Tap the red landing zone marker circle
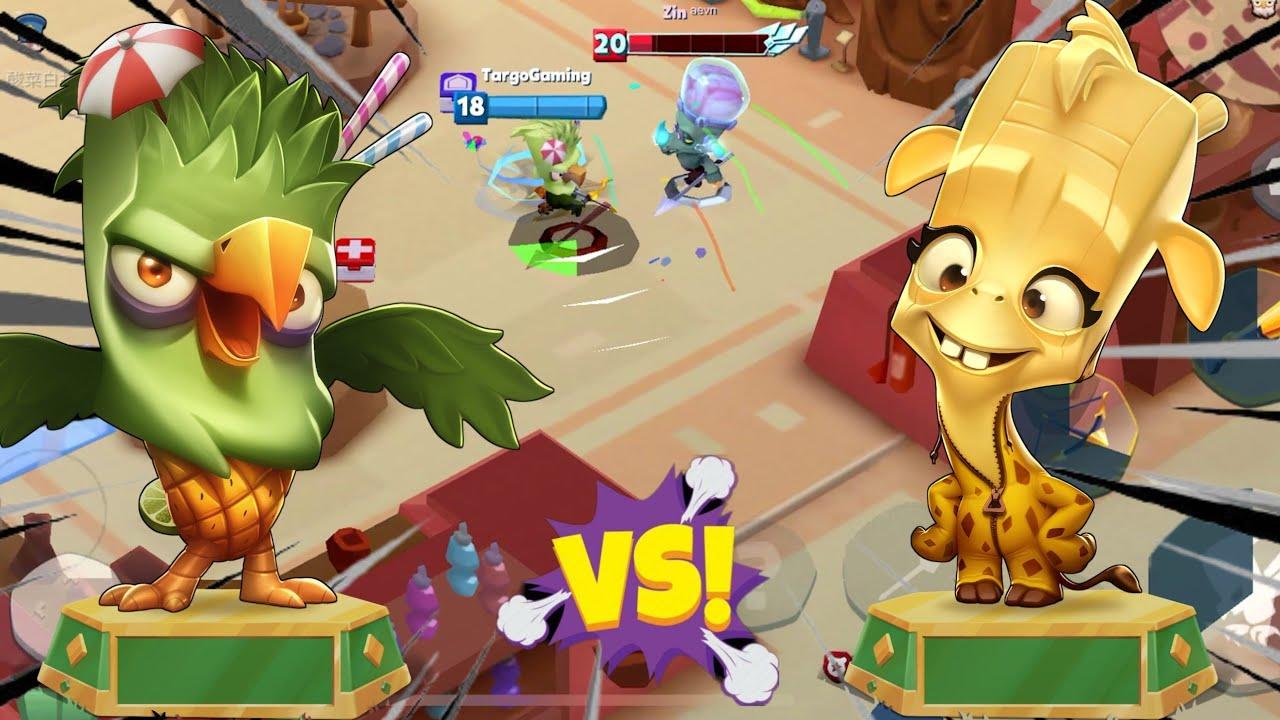 (574, 235)
